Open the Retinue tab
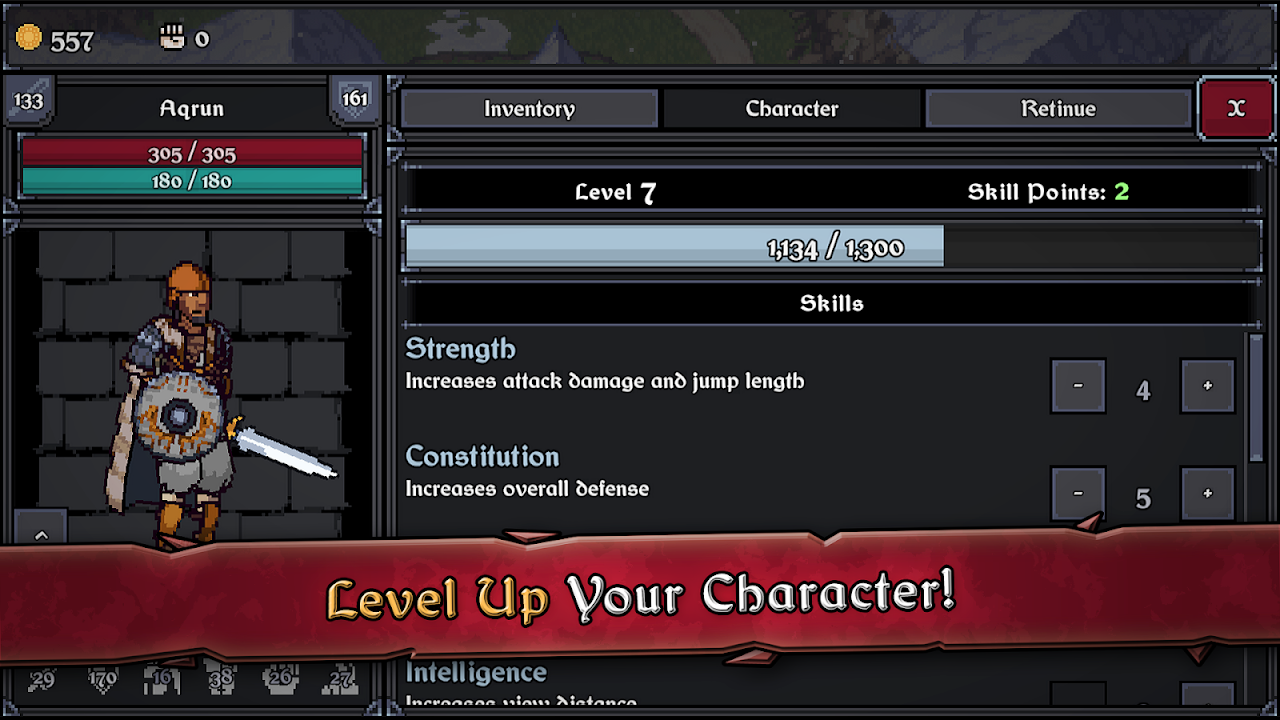 click(1058, 108)
